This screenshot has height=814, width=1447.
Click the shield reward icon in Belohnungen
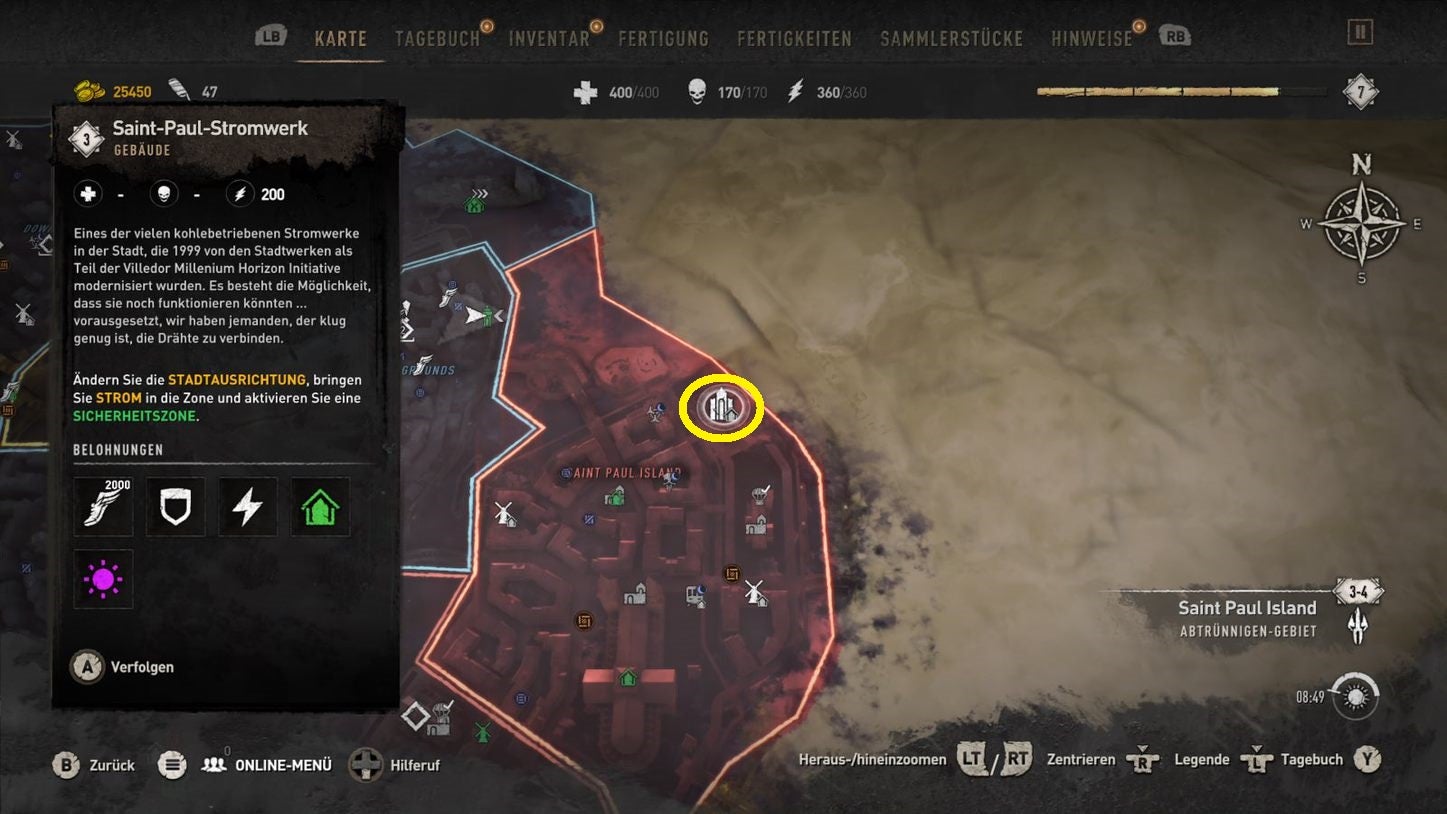tap(175, 506)
